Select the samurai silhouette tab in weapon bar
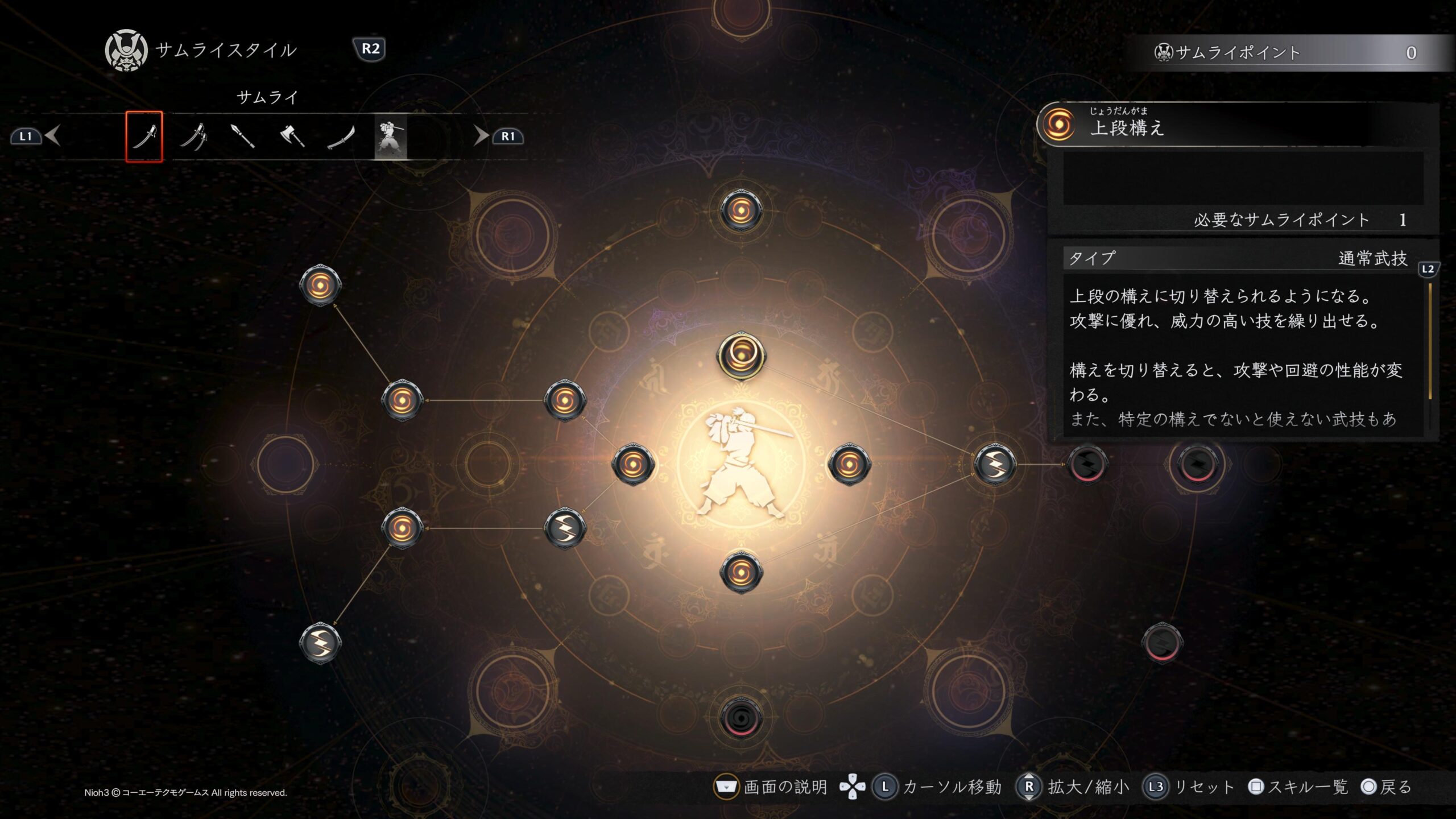The height and width of the screenshot is (819, 1456). [x=391, y=138]
